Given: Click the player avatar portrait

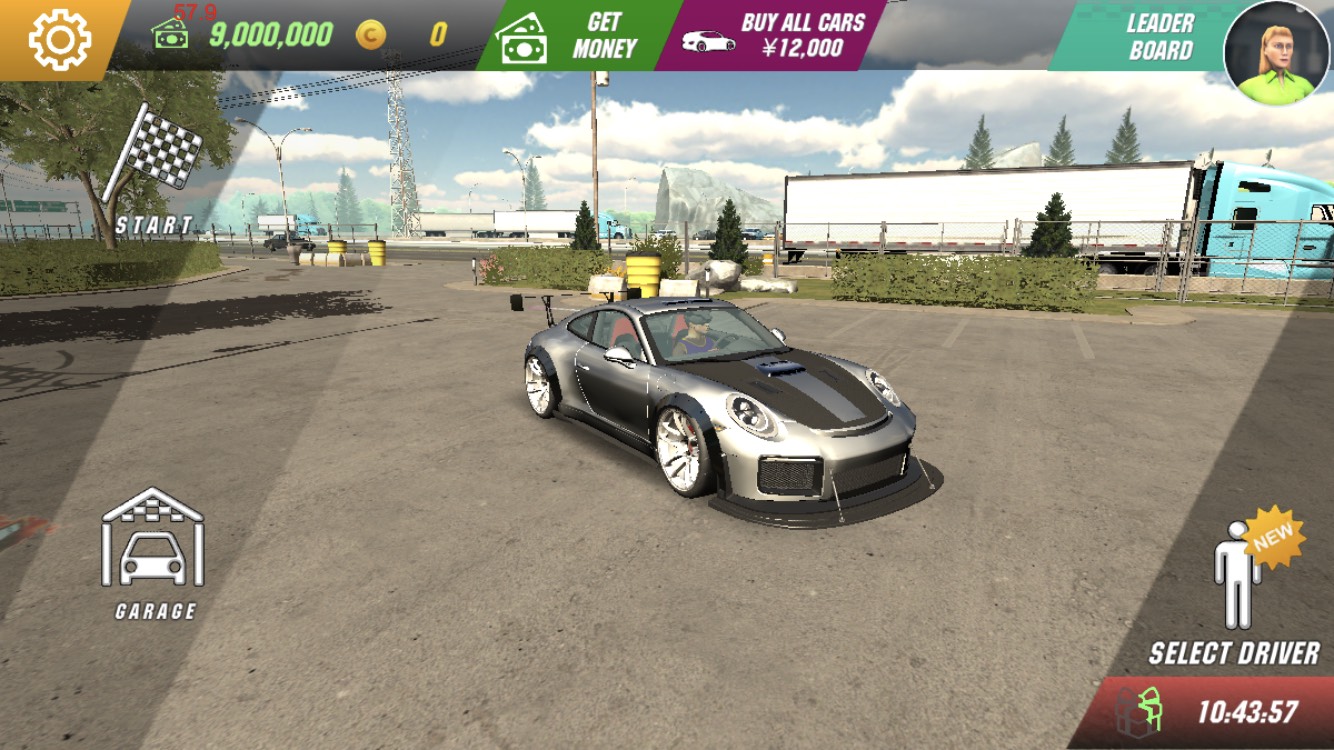Looking at the screenshot, I should pos(1277,52).
